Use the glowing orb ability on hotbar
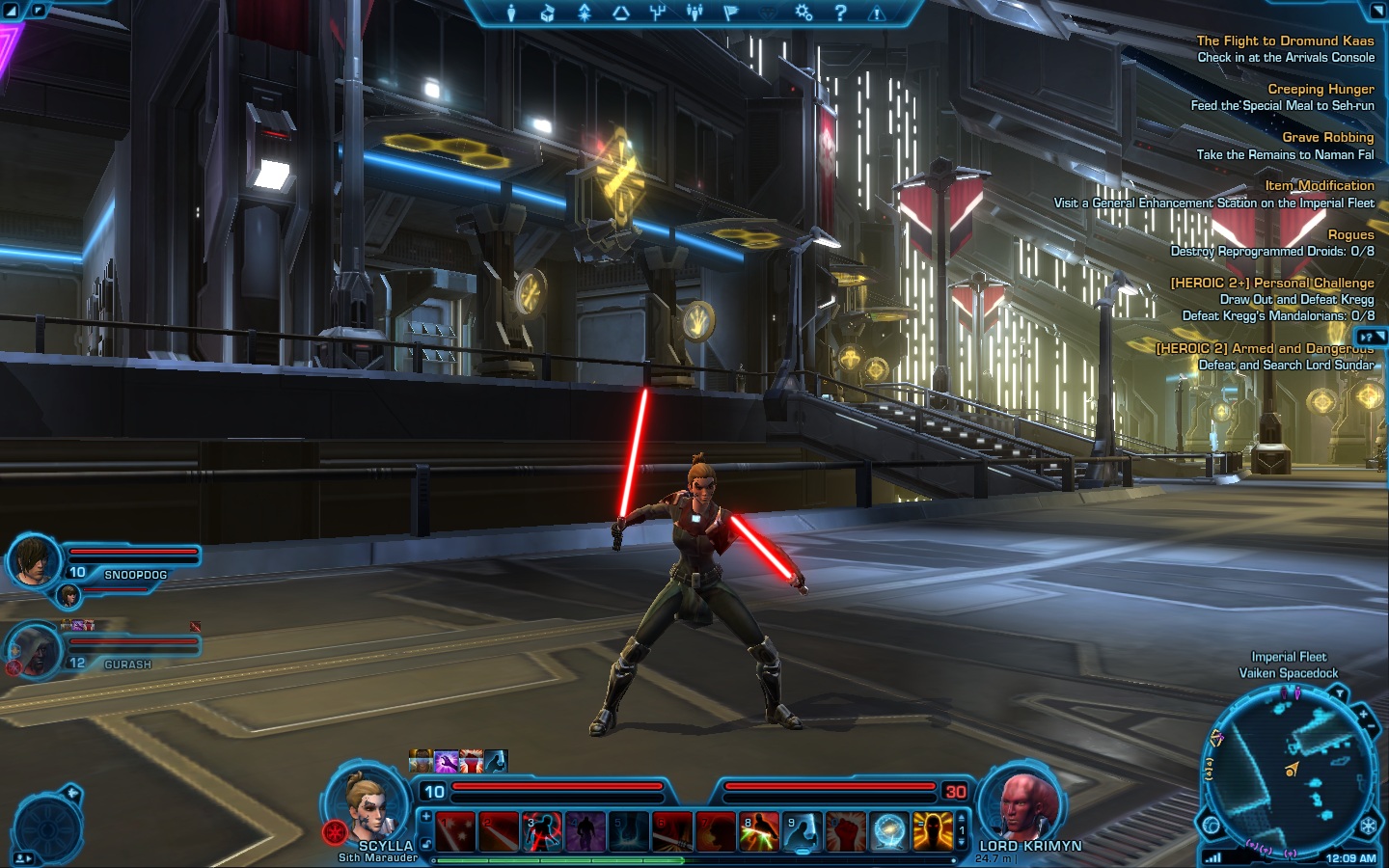The image size is (1389, 868). [888, 831]
